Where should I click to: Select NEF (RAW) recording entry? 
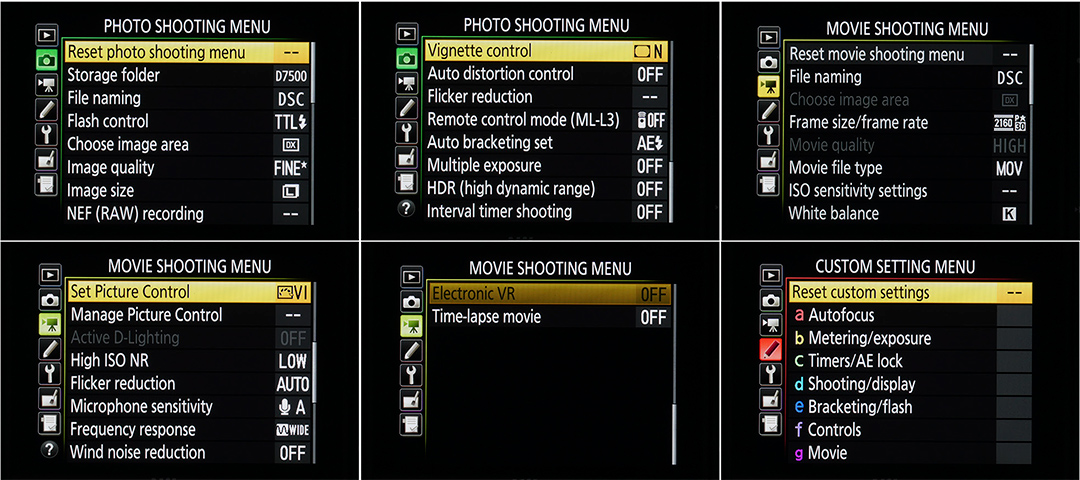coord(135,213)
